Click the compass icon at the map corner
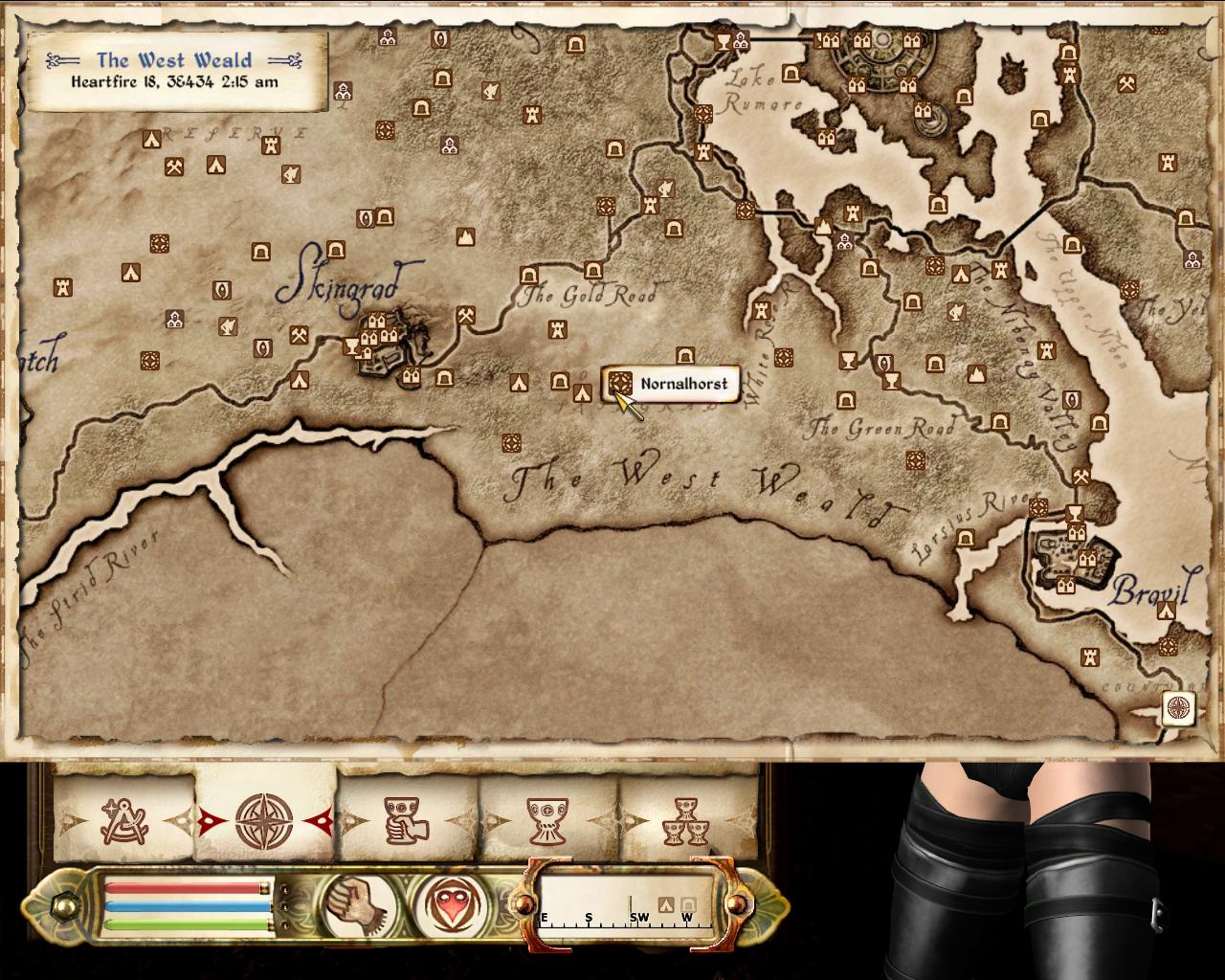Screen dimensions: 1225x980 [1179, 709]
